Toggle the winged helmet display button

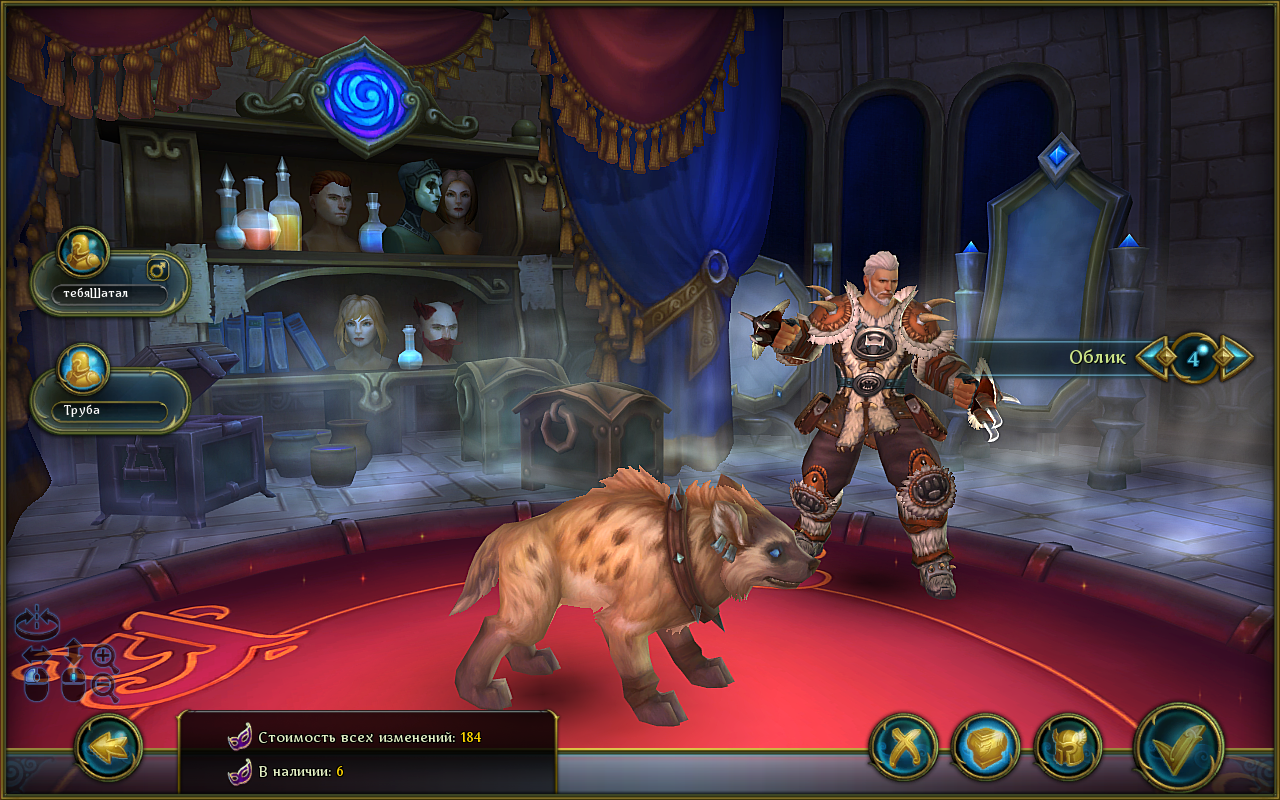coord(1068,747)
